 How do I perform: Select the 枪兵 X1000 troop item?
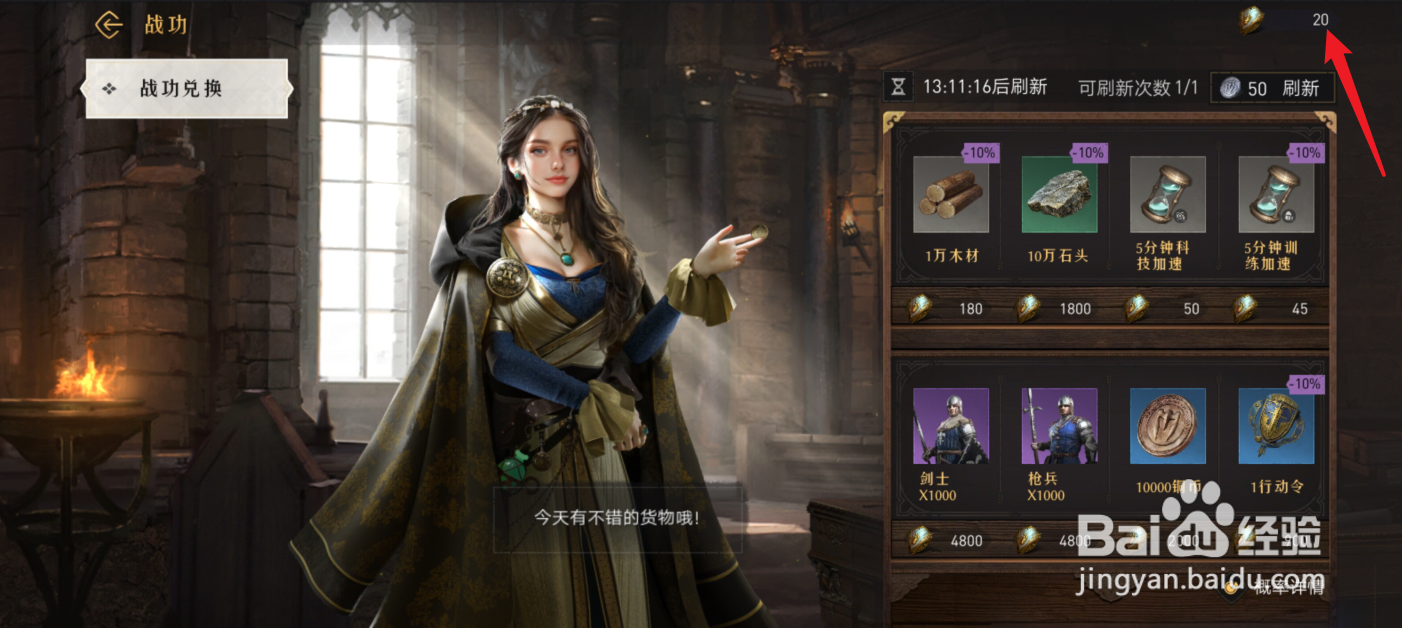(1059, 427)
